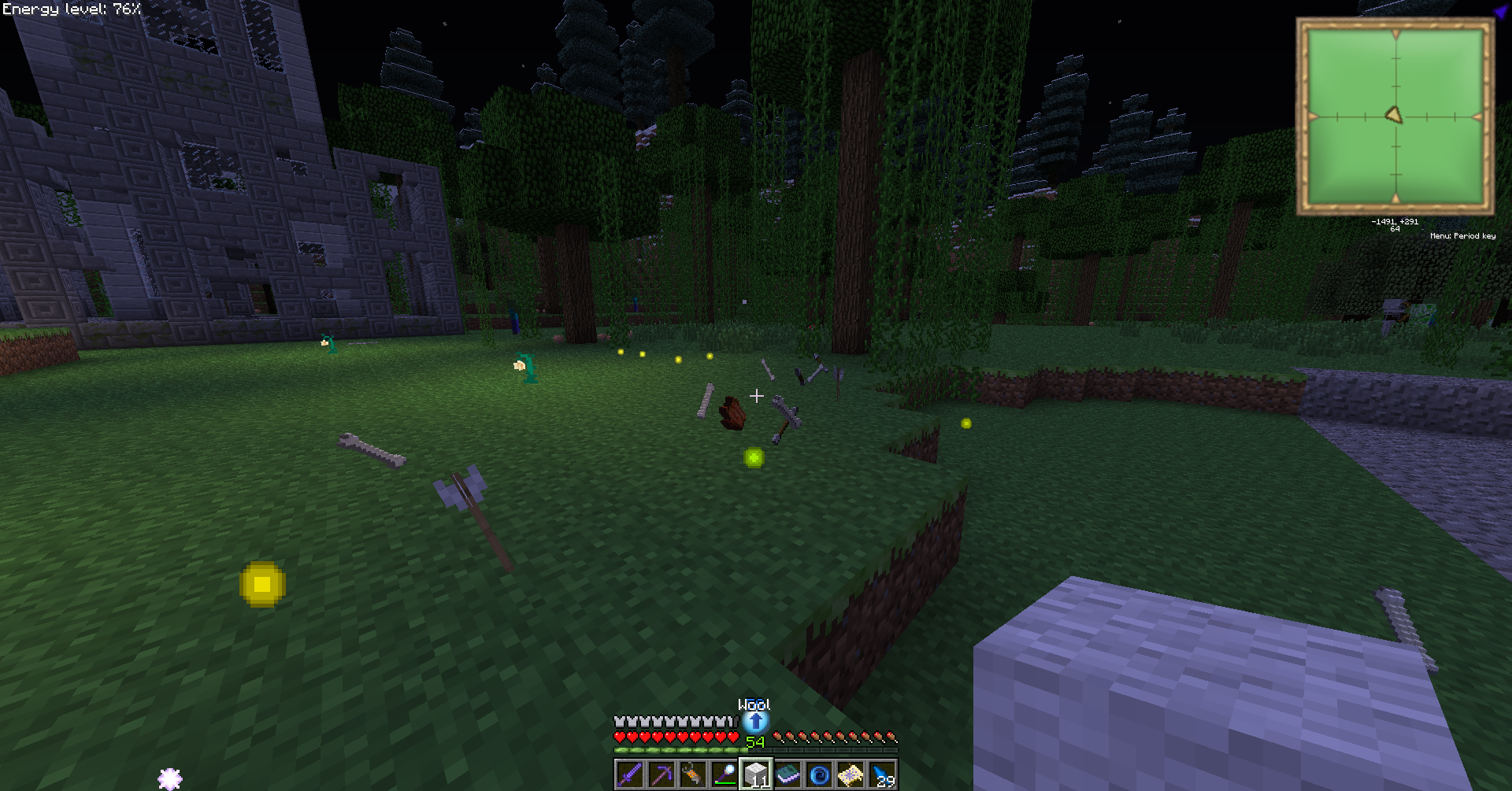Choose the blue feather stack slot
1512x791 pixels.
tap(882, 774)
